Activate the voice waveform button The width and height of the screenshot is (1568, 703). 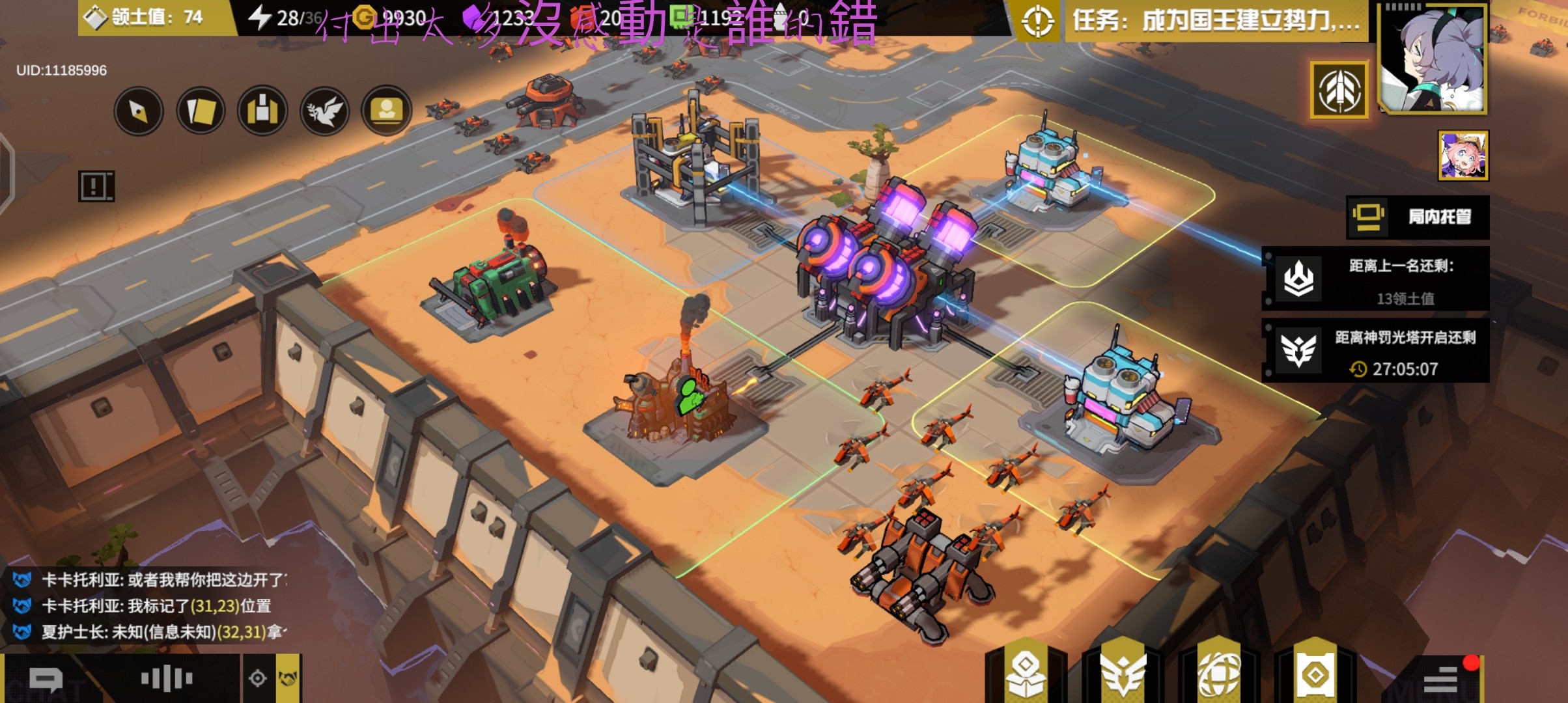pos(167,679)
